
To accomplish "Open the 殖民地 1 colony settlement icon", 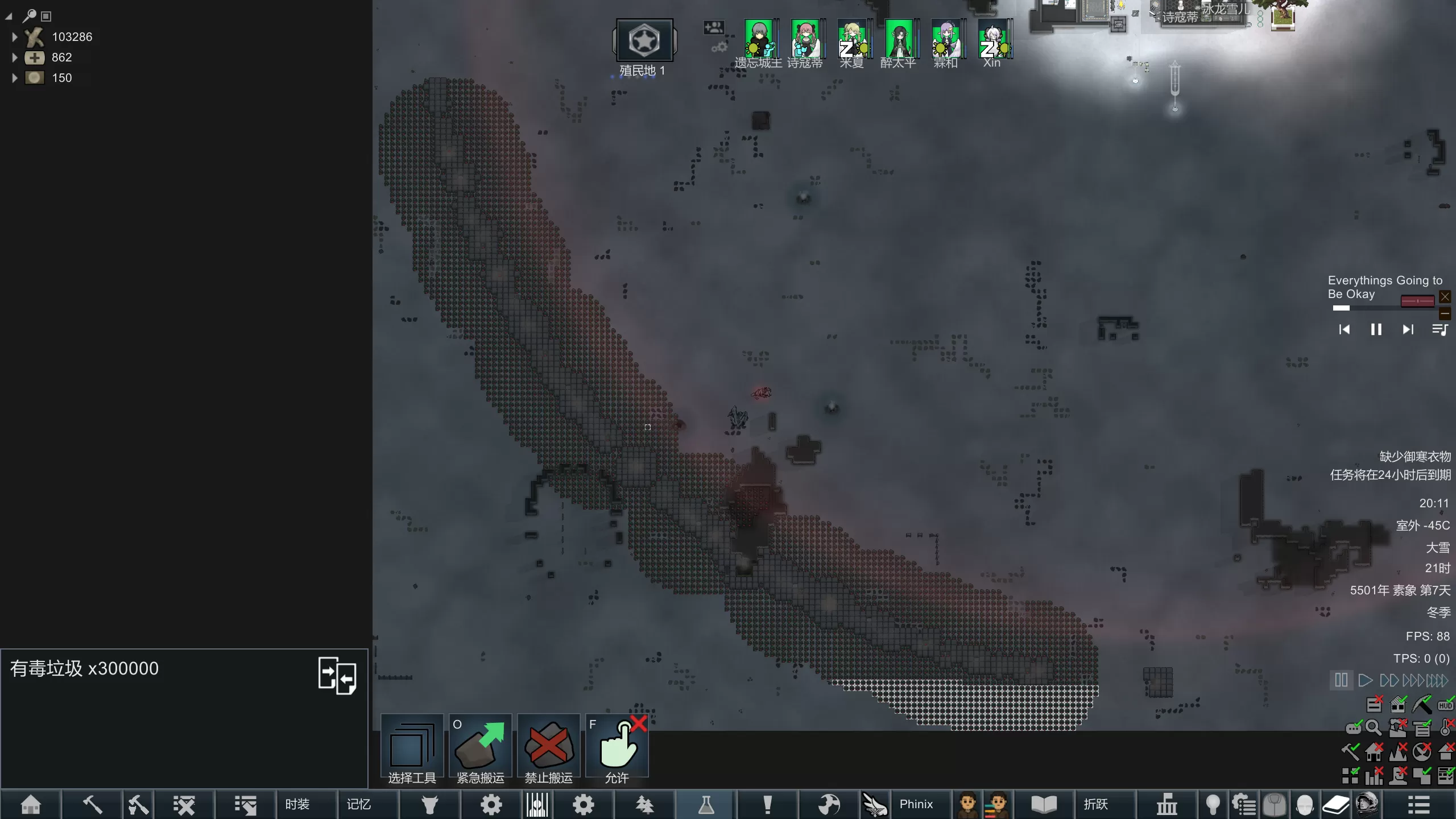I will coord(644,41).
